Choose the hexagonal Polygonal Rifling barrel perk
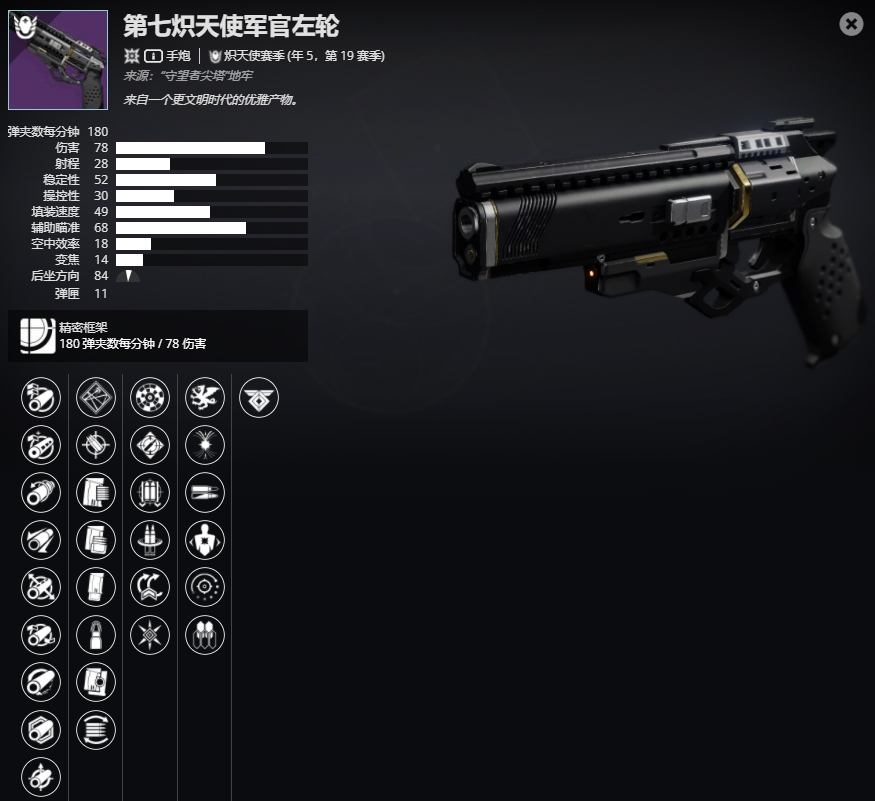 (41, 730)
